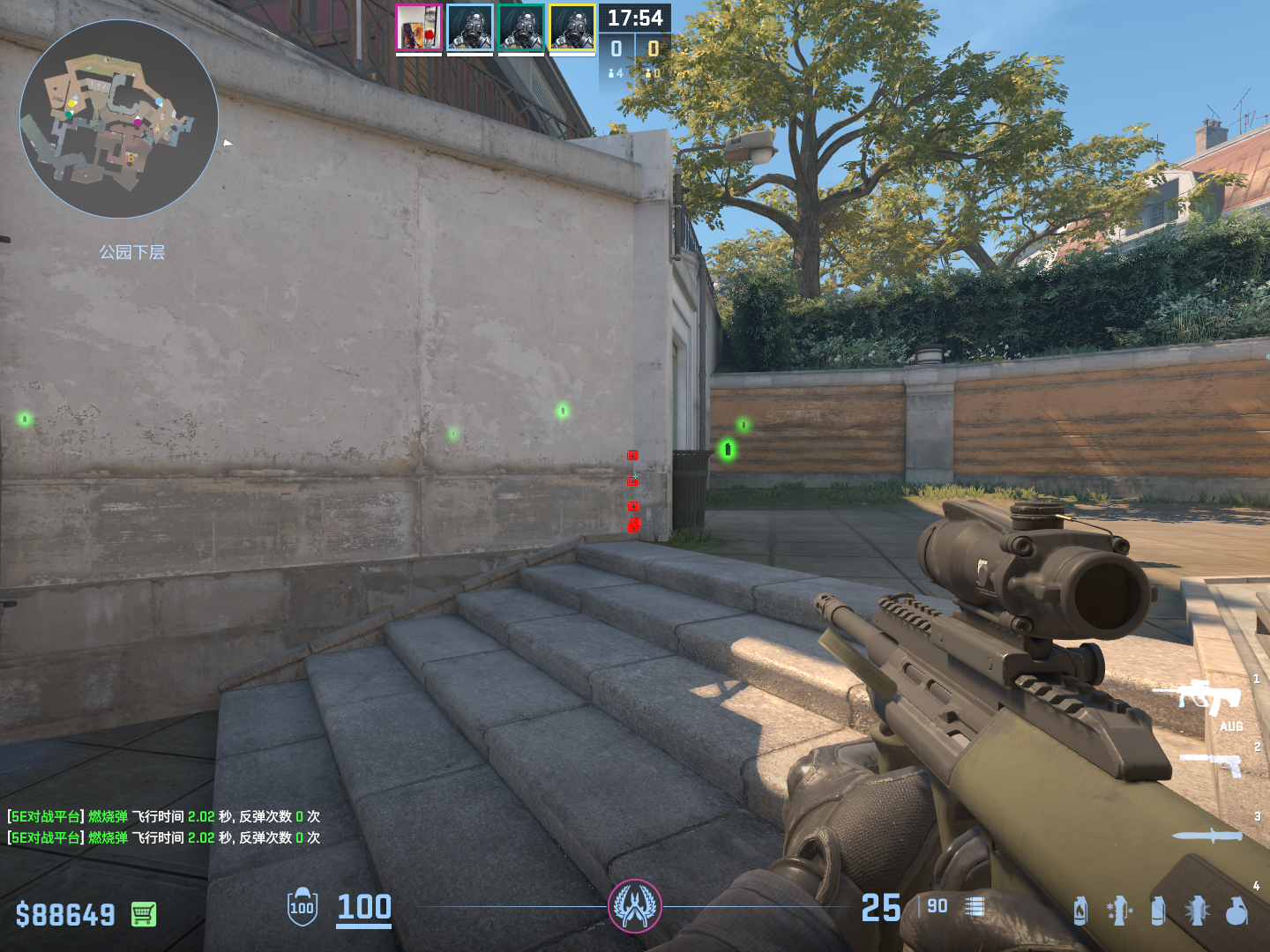Select the light-blue-bordered player avatar
The image size is (1270, 952).
(470, 28)
